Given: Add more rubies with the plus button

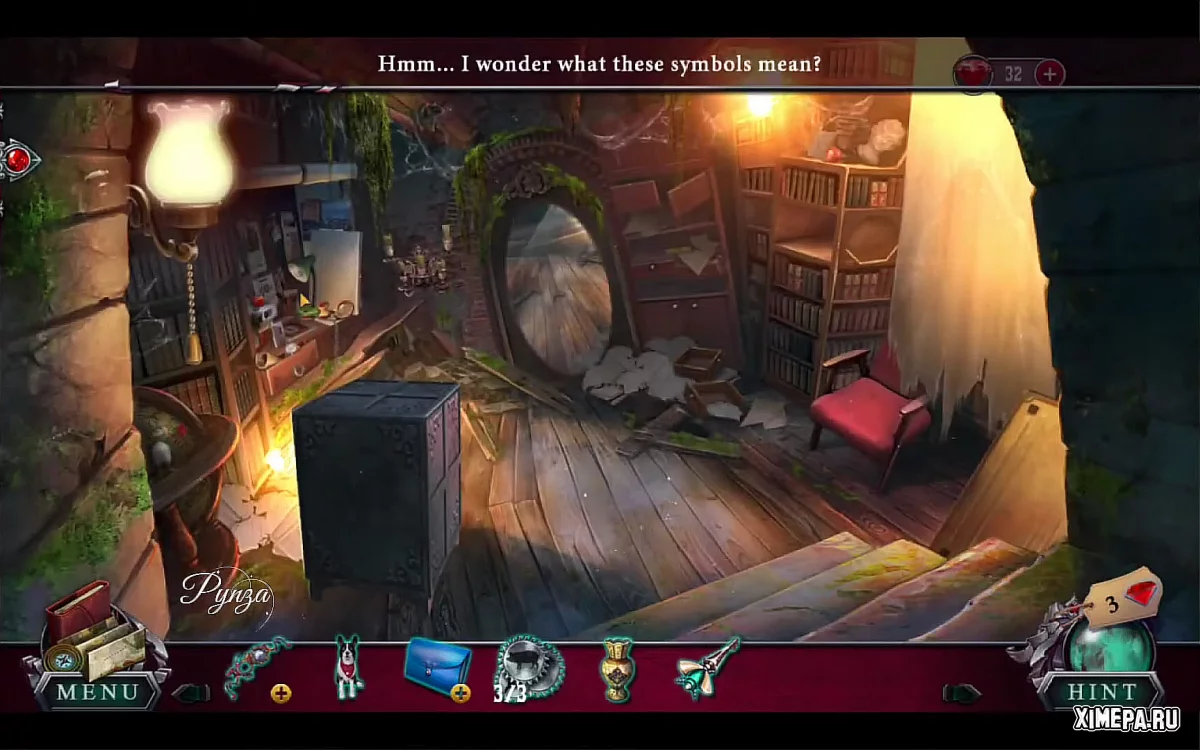Looking at the screenshot, I should click(1050, 73).
